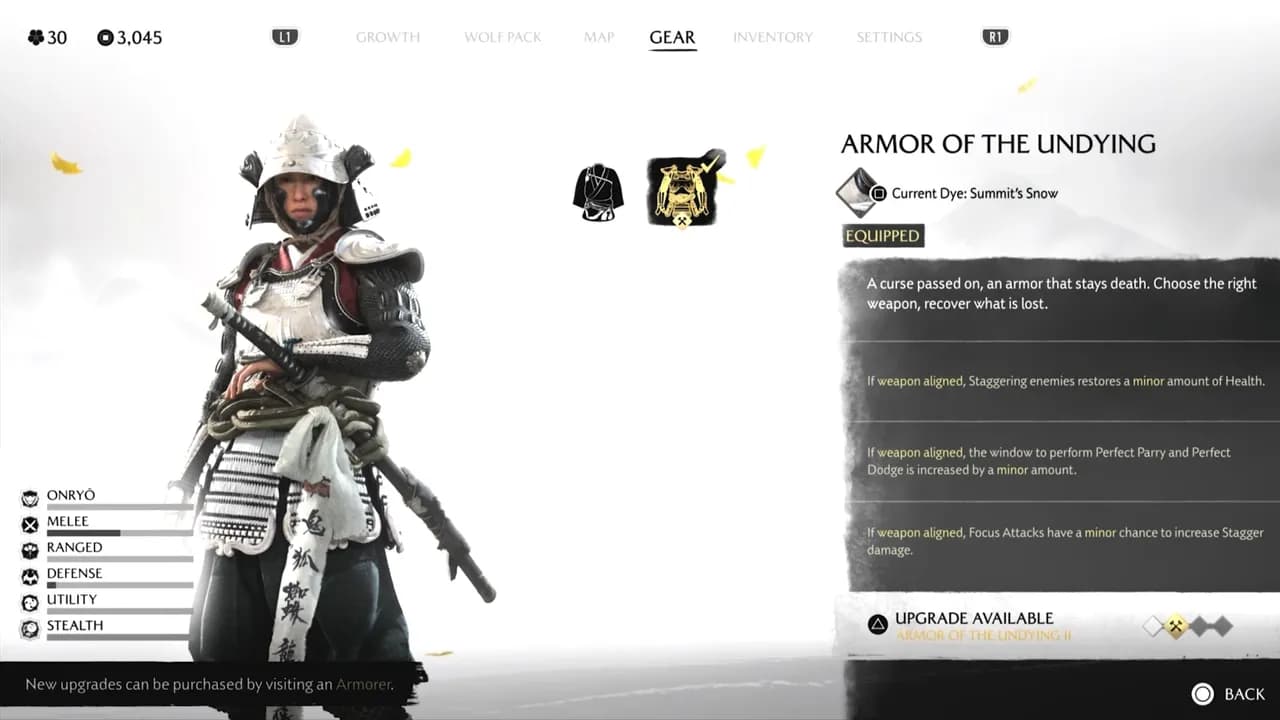
Task: Select the equipped chest armor icon
Action: tap(598, 192)
